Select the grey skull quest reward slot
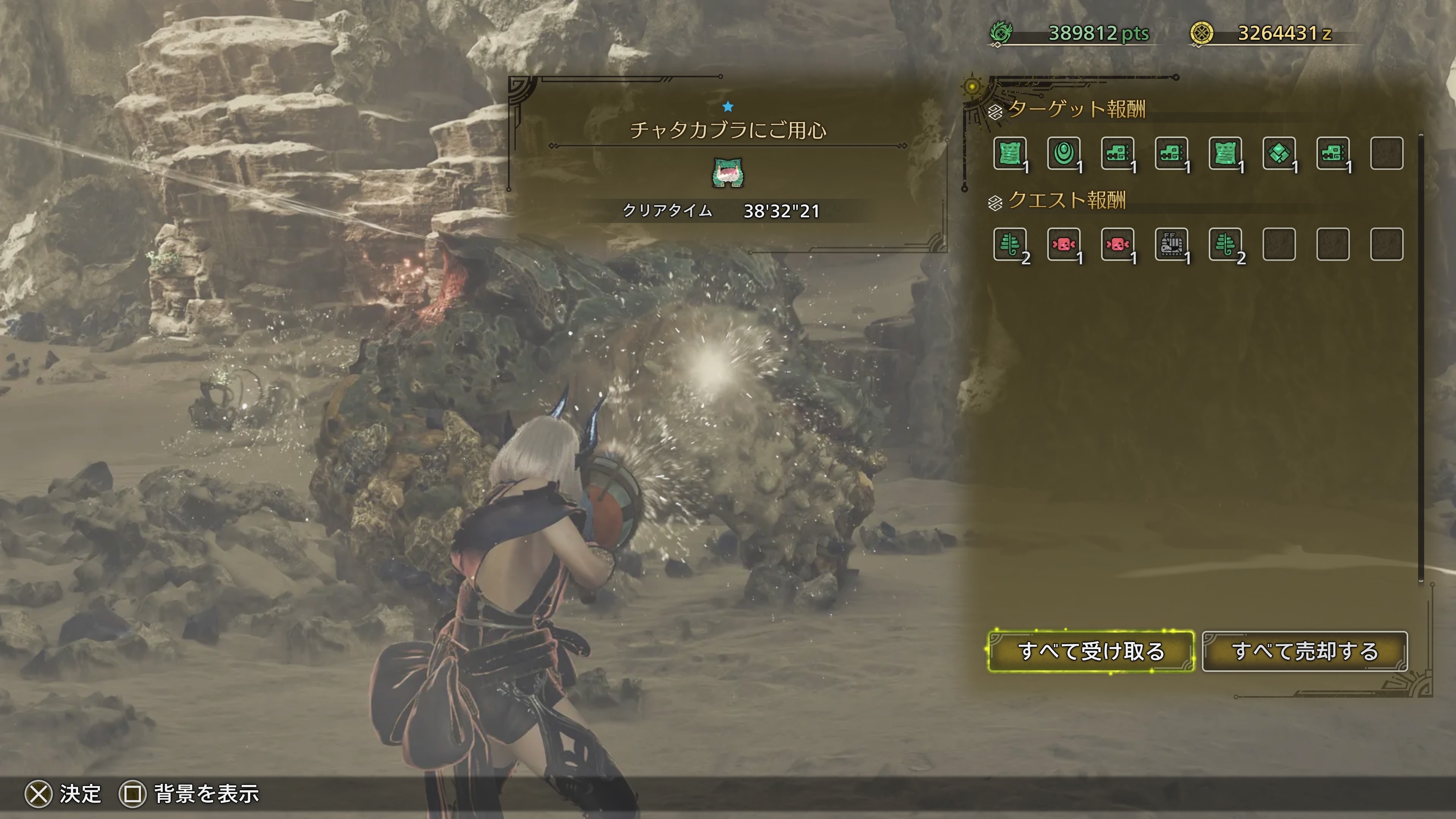This screenshot has height=819, width=1456. coord(1171,244)
